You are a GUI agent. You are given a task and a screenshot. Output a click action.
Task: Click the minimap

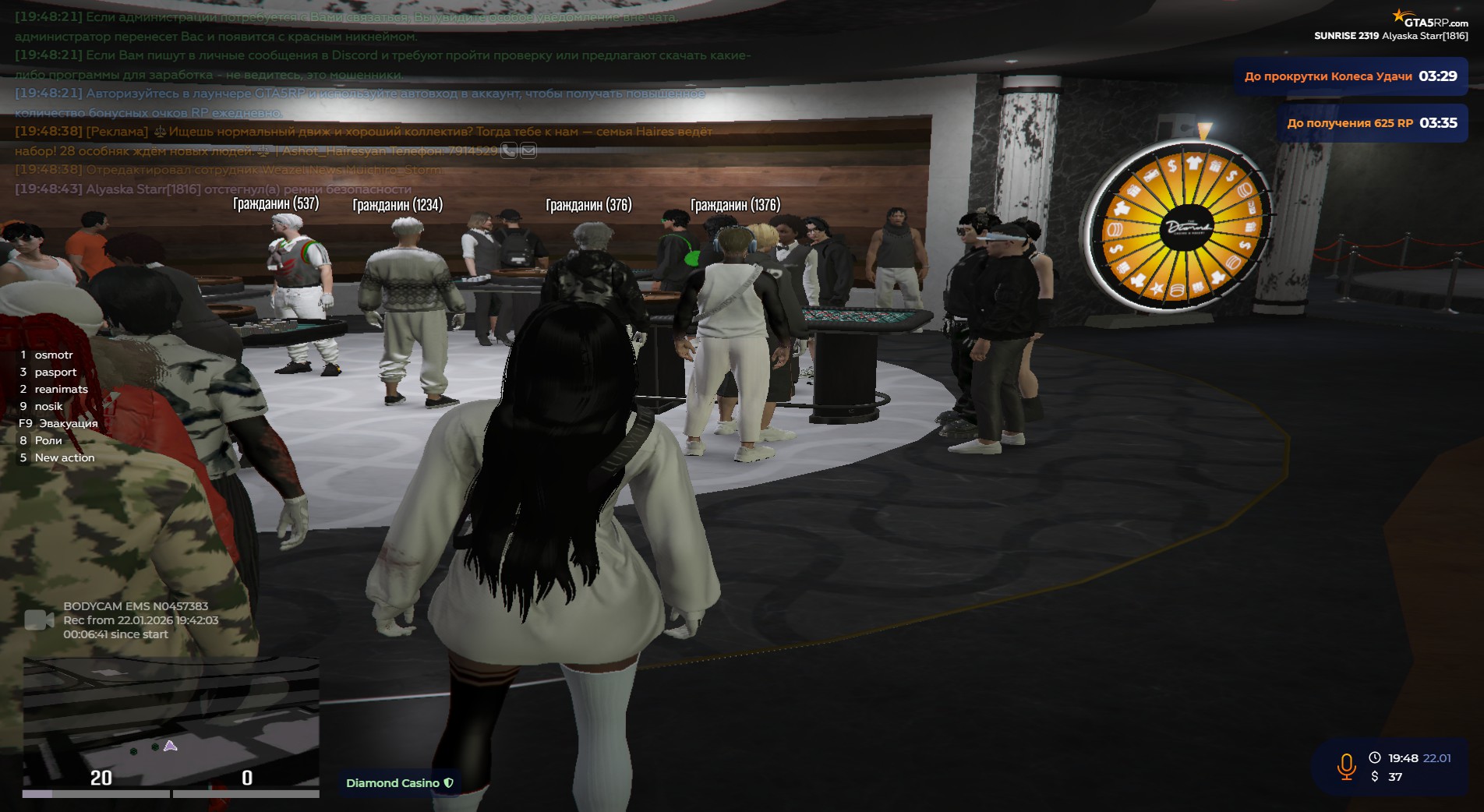tap(171, 721)
